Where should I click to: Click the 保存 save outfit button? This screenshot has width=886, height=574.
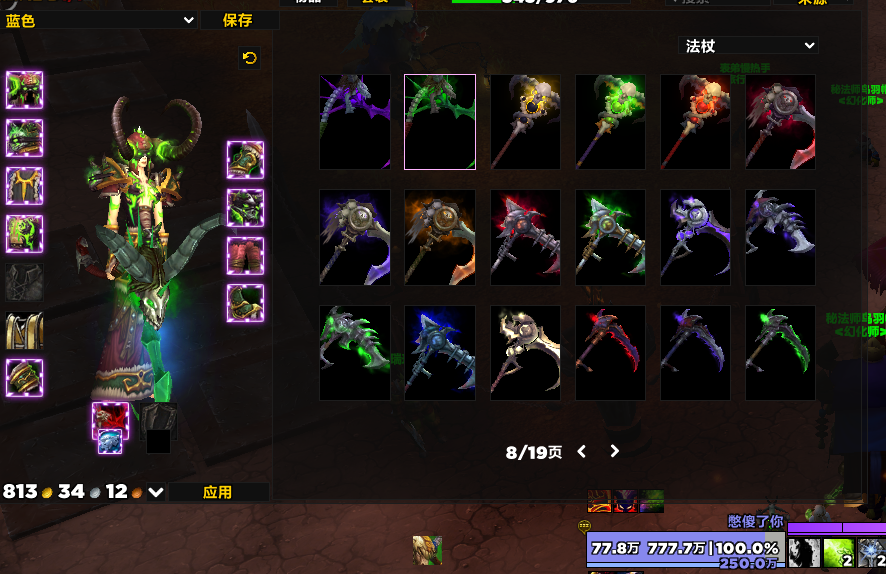point(238,20)
